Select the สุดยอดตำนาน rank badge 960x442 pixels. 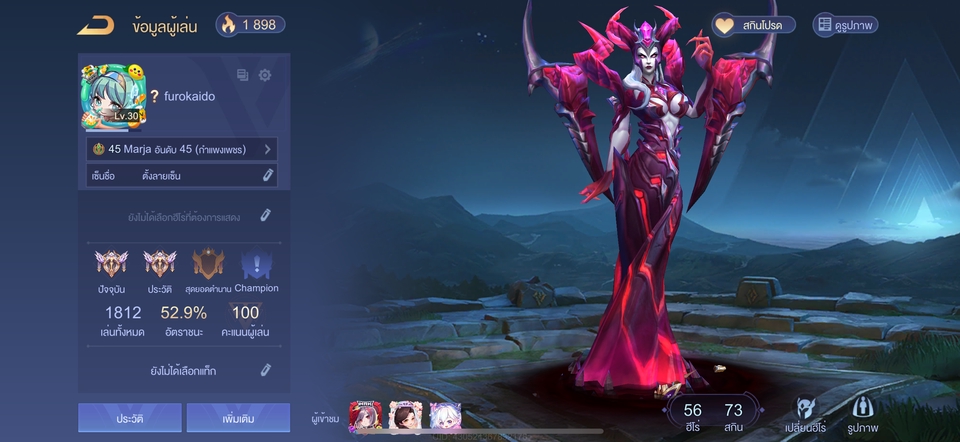point(208,265)
